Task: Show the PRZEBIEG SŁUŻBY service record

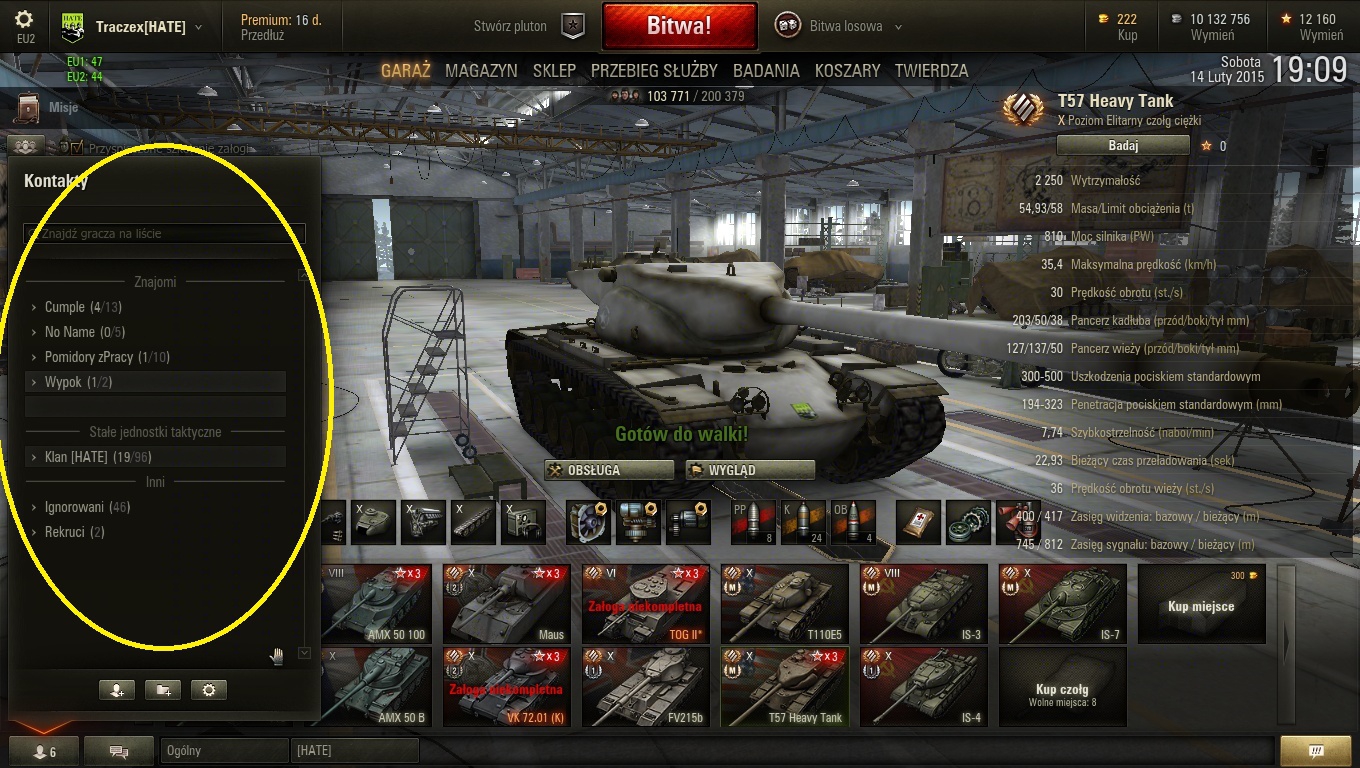Action: [654, 71]
